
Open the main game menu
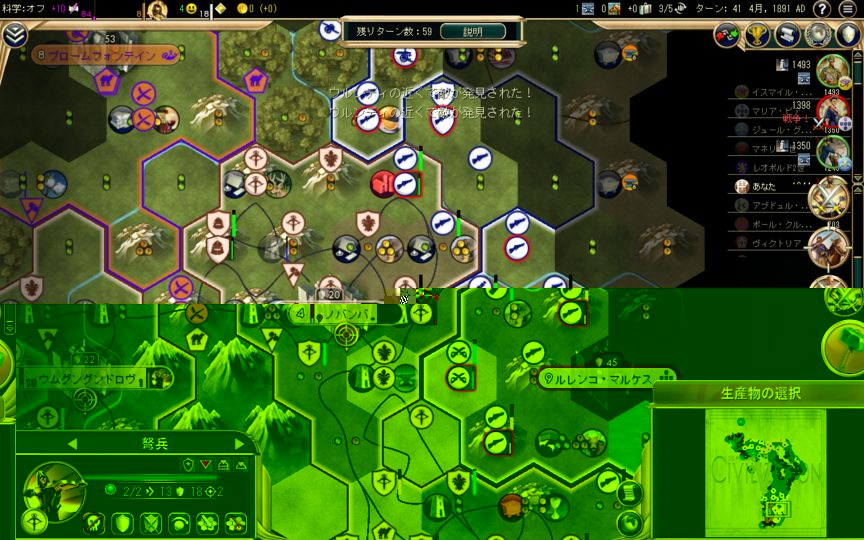coord(848,9)
